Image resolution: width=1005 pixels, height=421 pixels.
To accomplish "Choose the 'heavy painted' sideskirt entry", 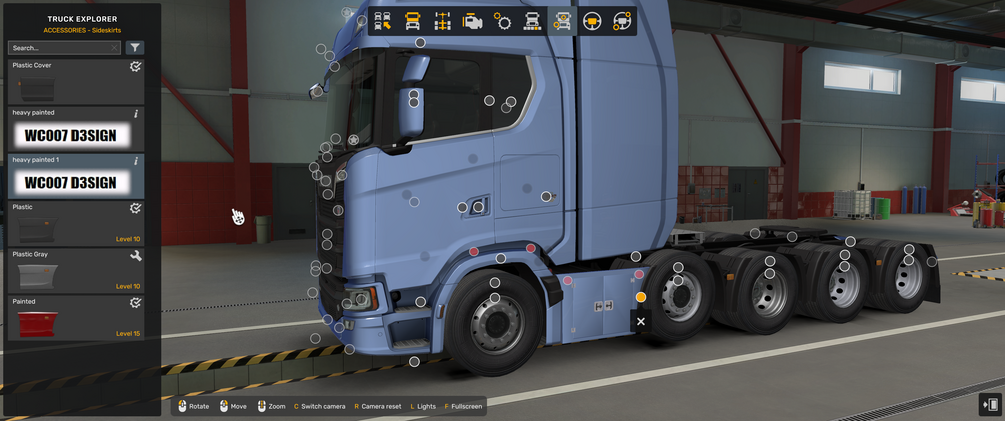I will tap(76, 129).
